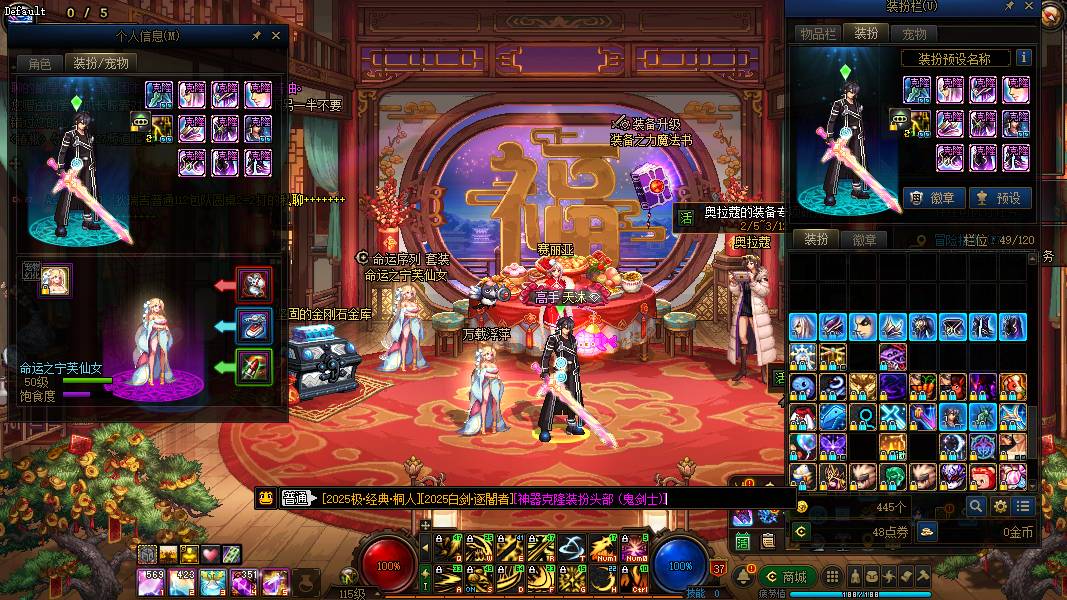Open inventory gear settings button
This screenshot has height=600, width=1067.
click(x=1000, y=507)
